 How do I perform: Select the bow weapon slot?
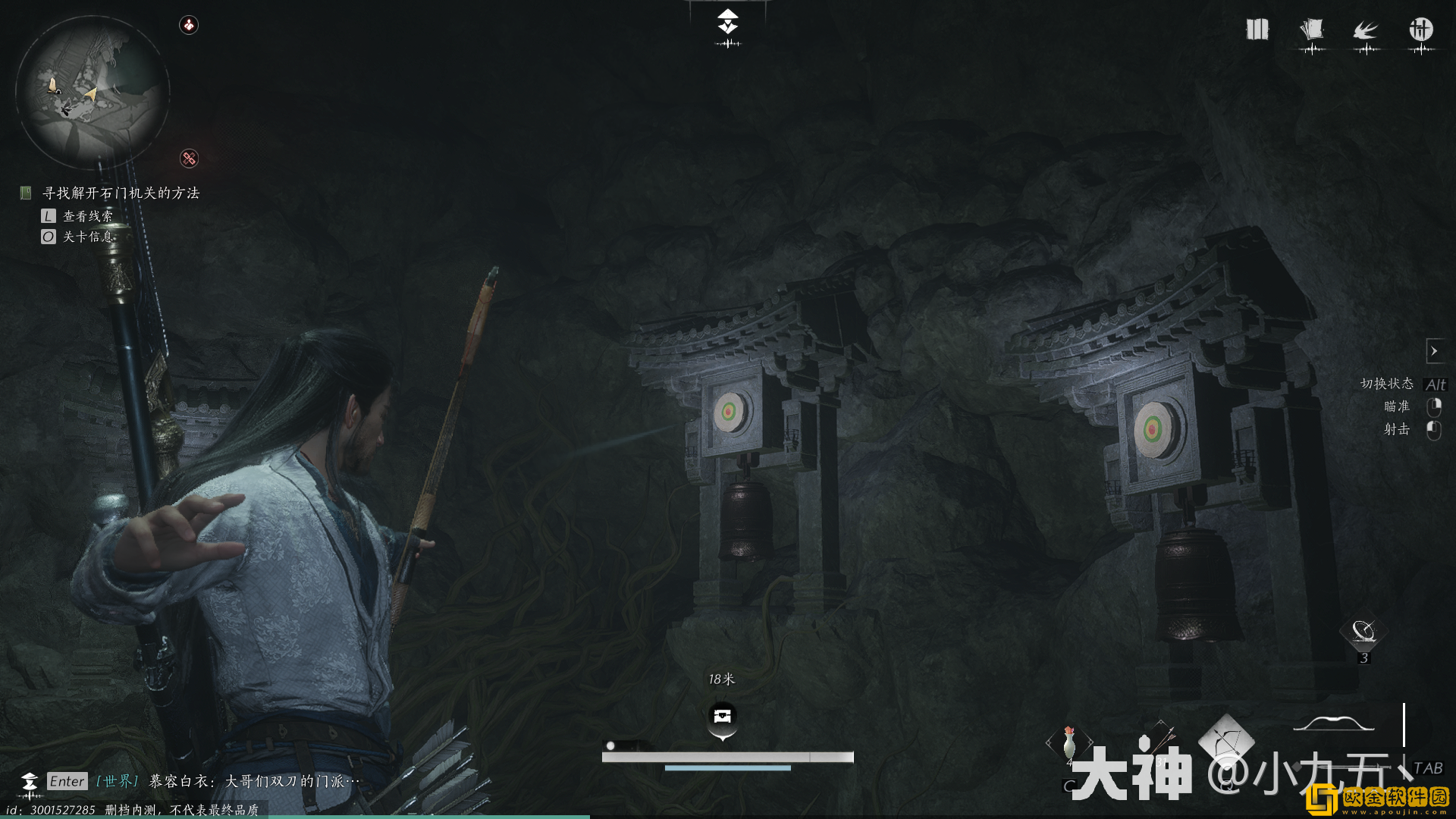point(1333,724)
